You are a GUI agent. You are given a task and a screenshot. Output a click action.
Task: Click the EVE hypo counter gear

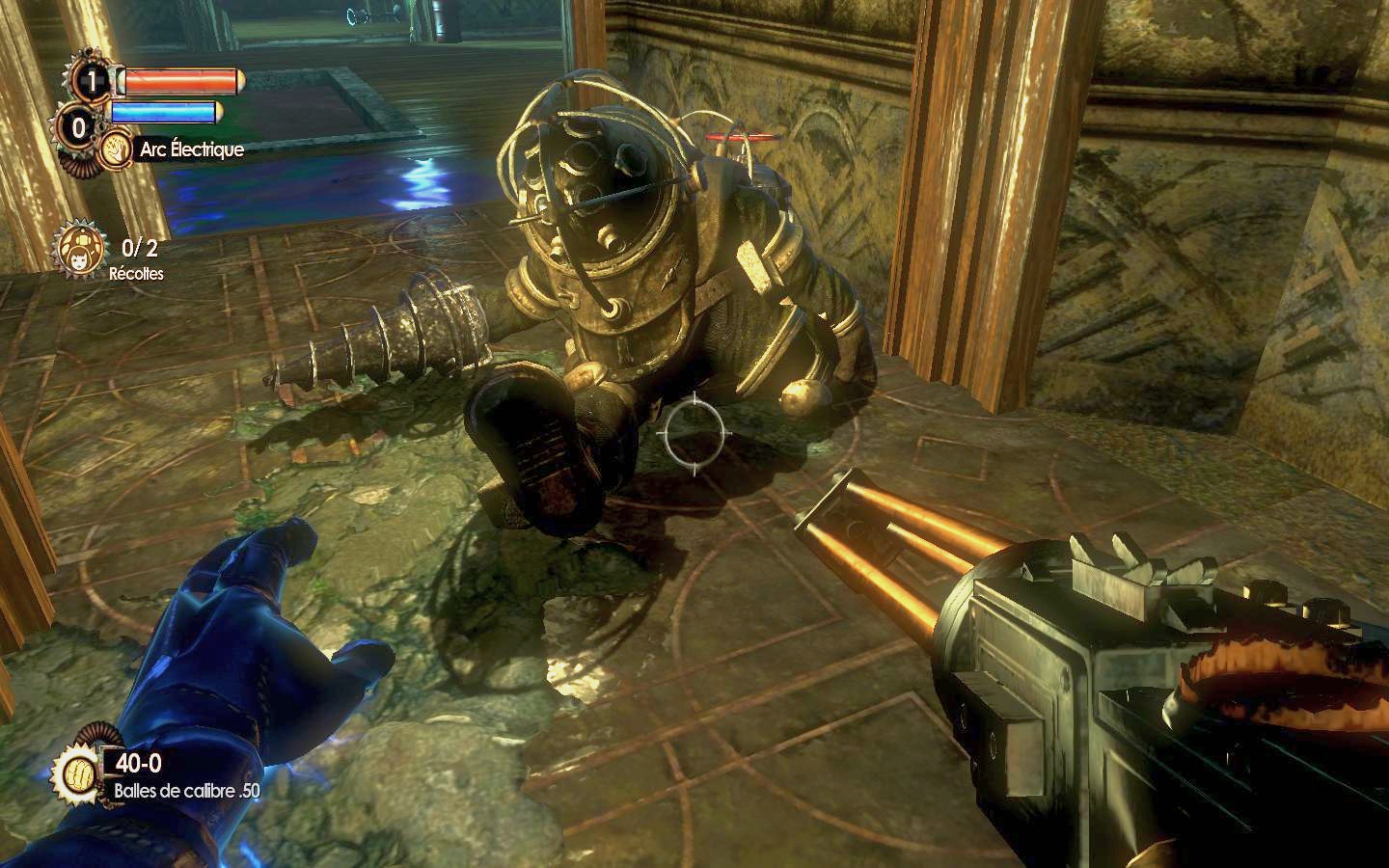pyautogui.click(x=79, y=126)
